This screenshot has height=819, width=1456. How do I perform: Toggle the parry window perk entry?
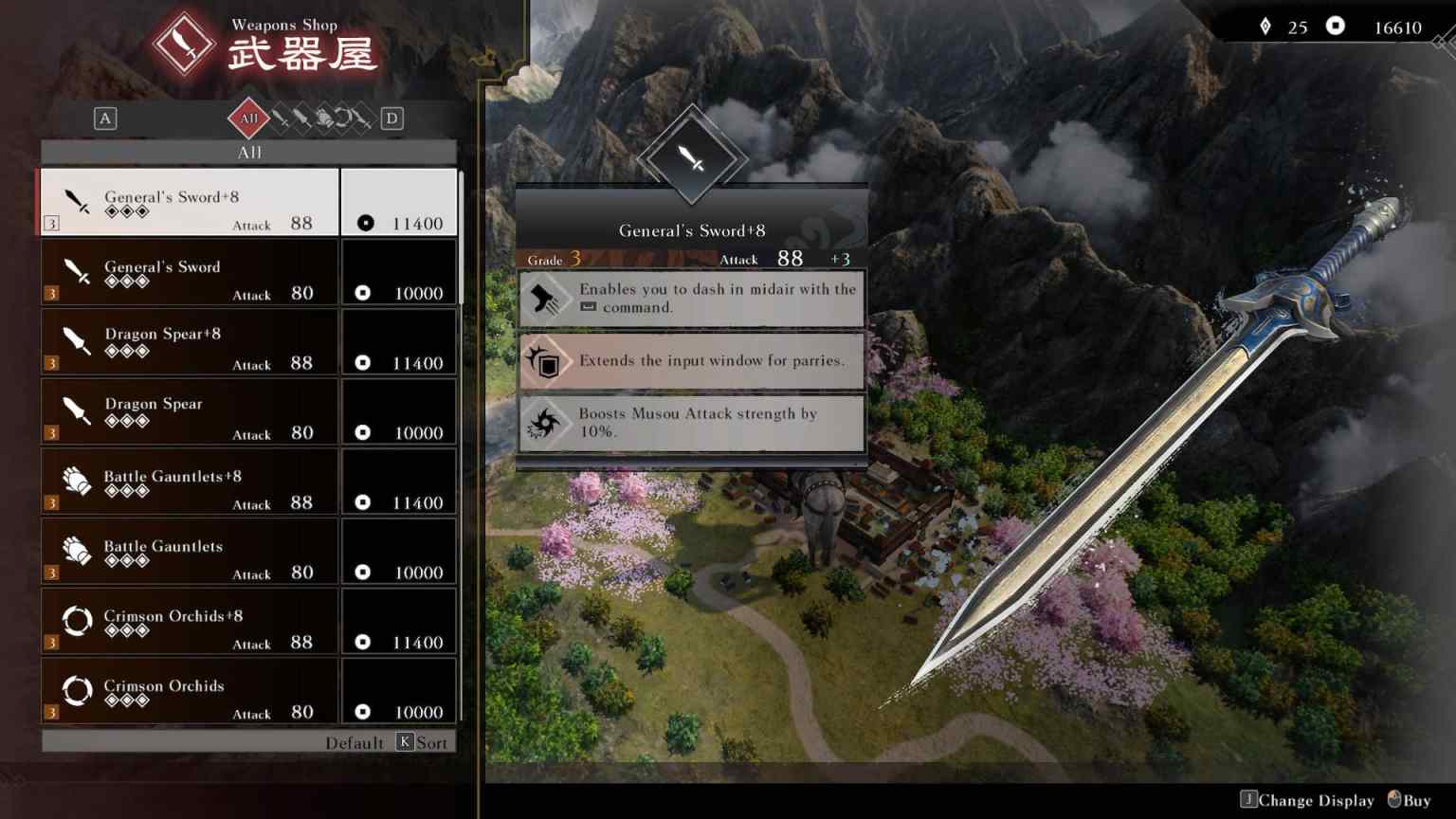[690, 361]
